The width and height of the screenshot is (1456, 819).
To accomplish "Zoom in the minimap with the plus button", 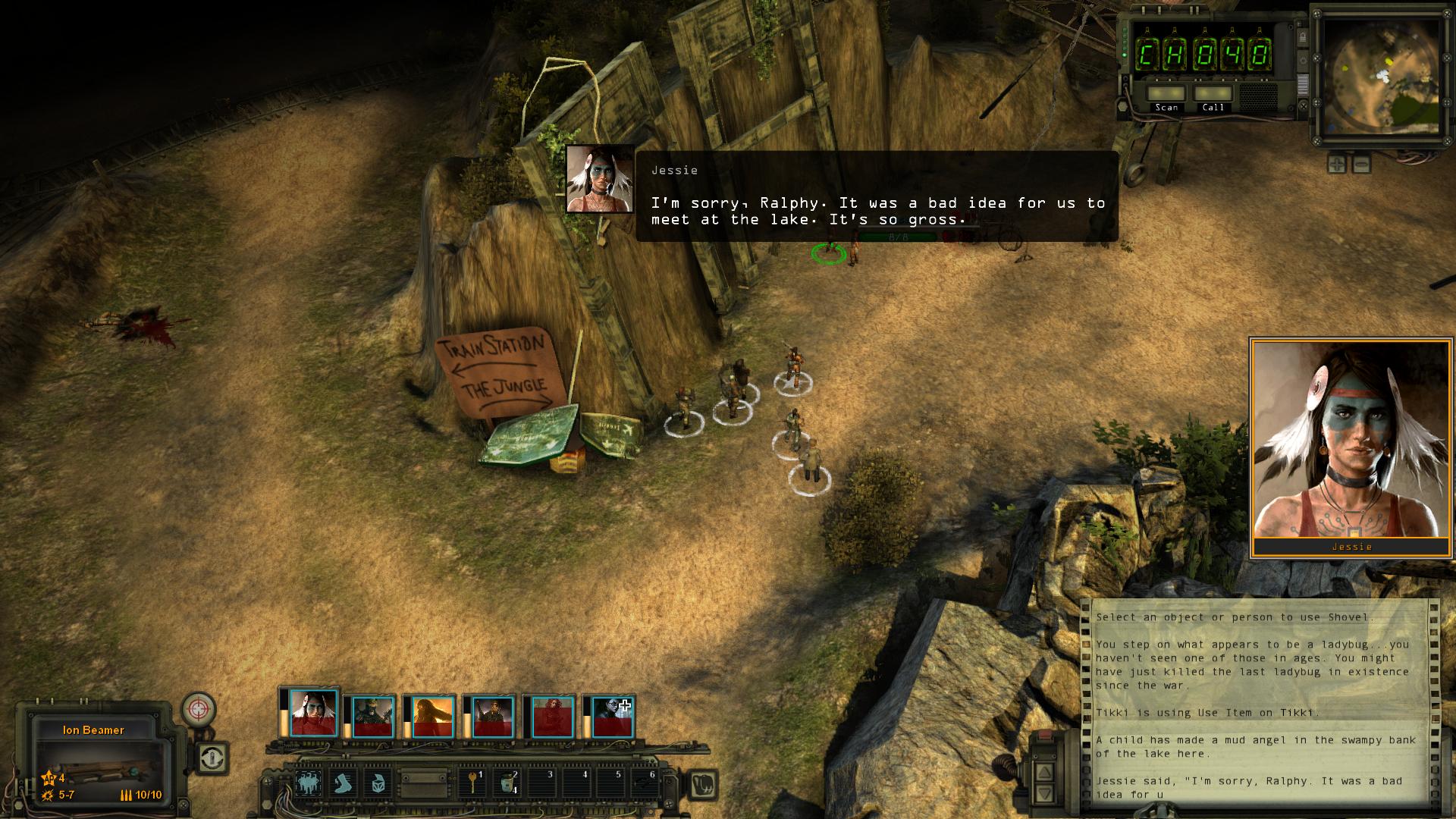I will [1336, 163].
